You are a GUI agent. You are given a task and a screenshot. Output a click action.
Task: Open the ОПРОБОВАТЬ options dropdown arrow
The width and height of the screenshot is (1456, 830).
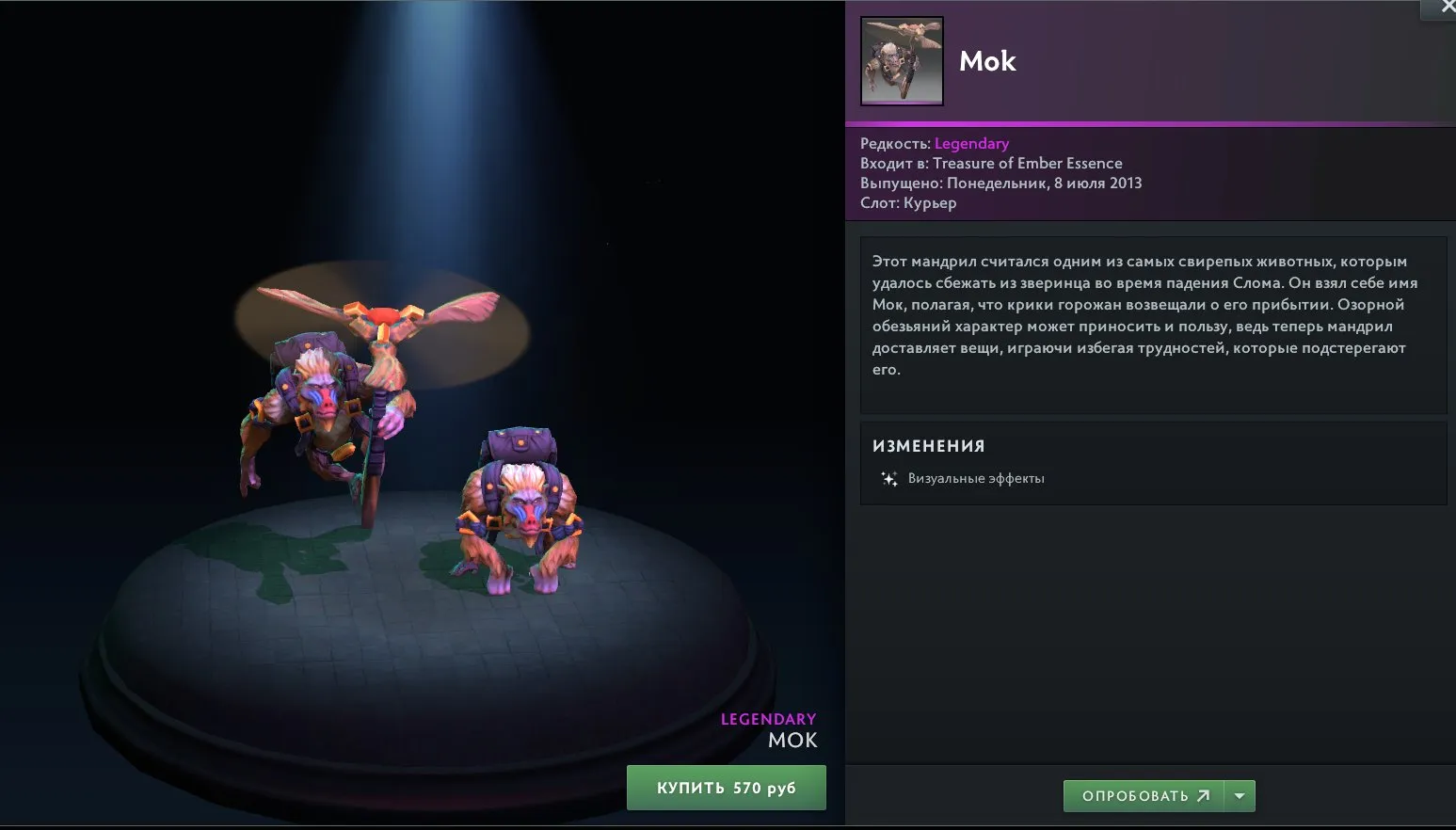click(x=1240, y=795)
